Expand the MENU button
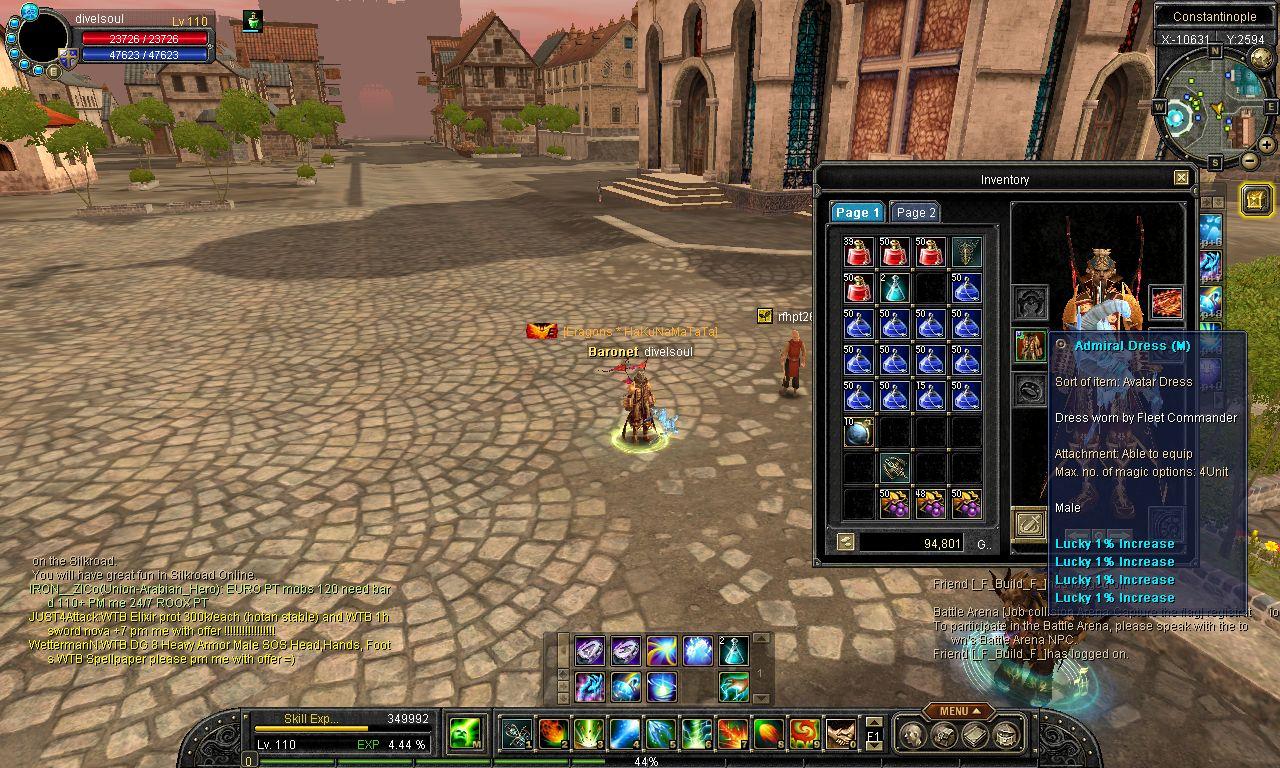Image resolution: width=1280 pixels, height=768 pixels. coord(958,711)
